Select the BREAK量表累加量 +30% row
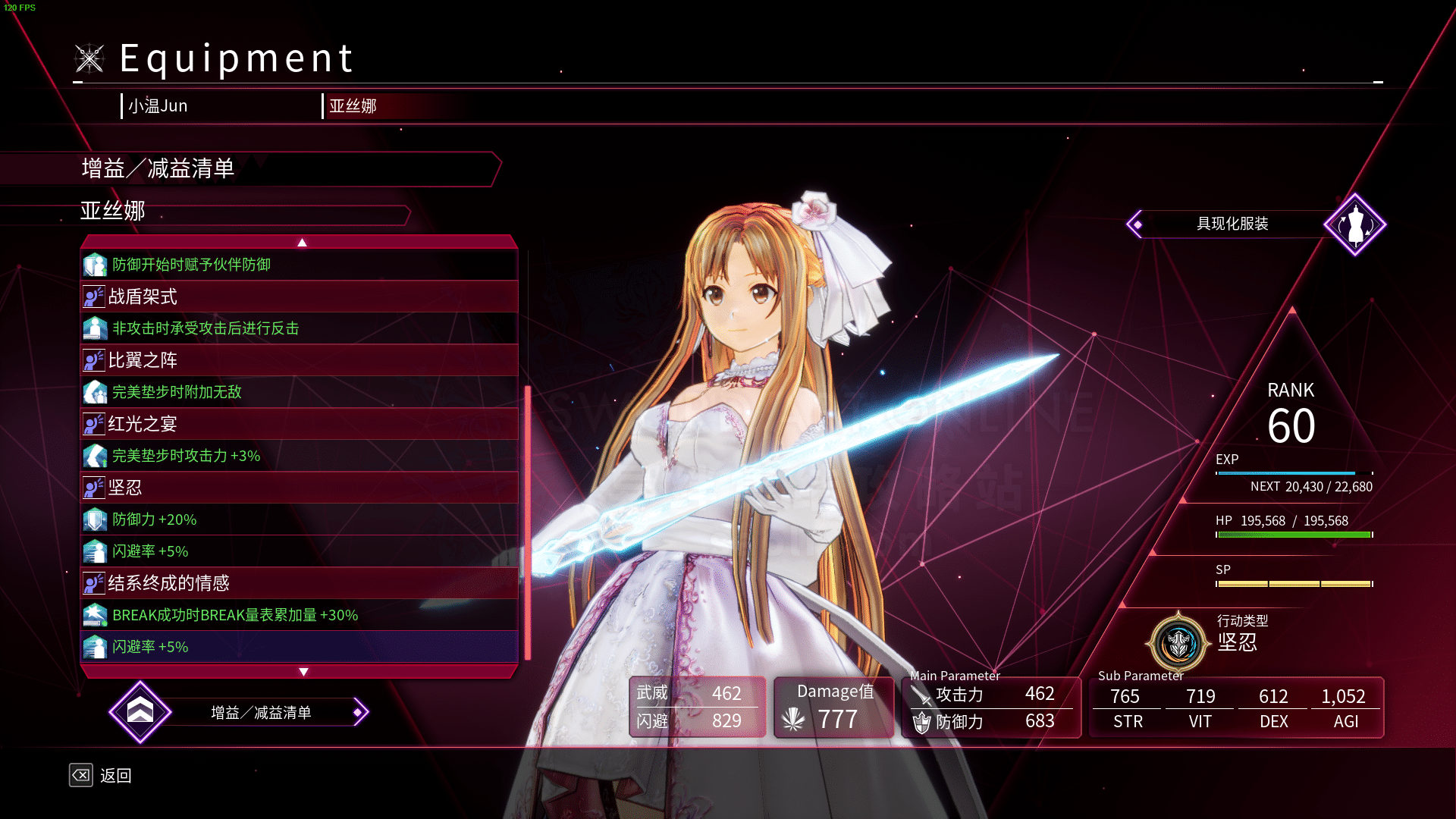 tap(299, 615)
